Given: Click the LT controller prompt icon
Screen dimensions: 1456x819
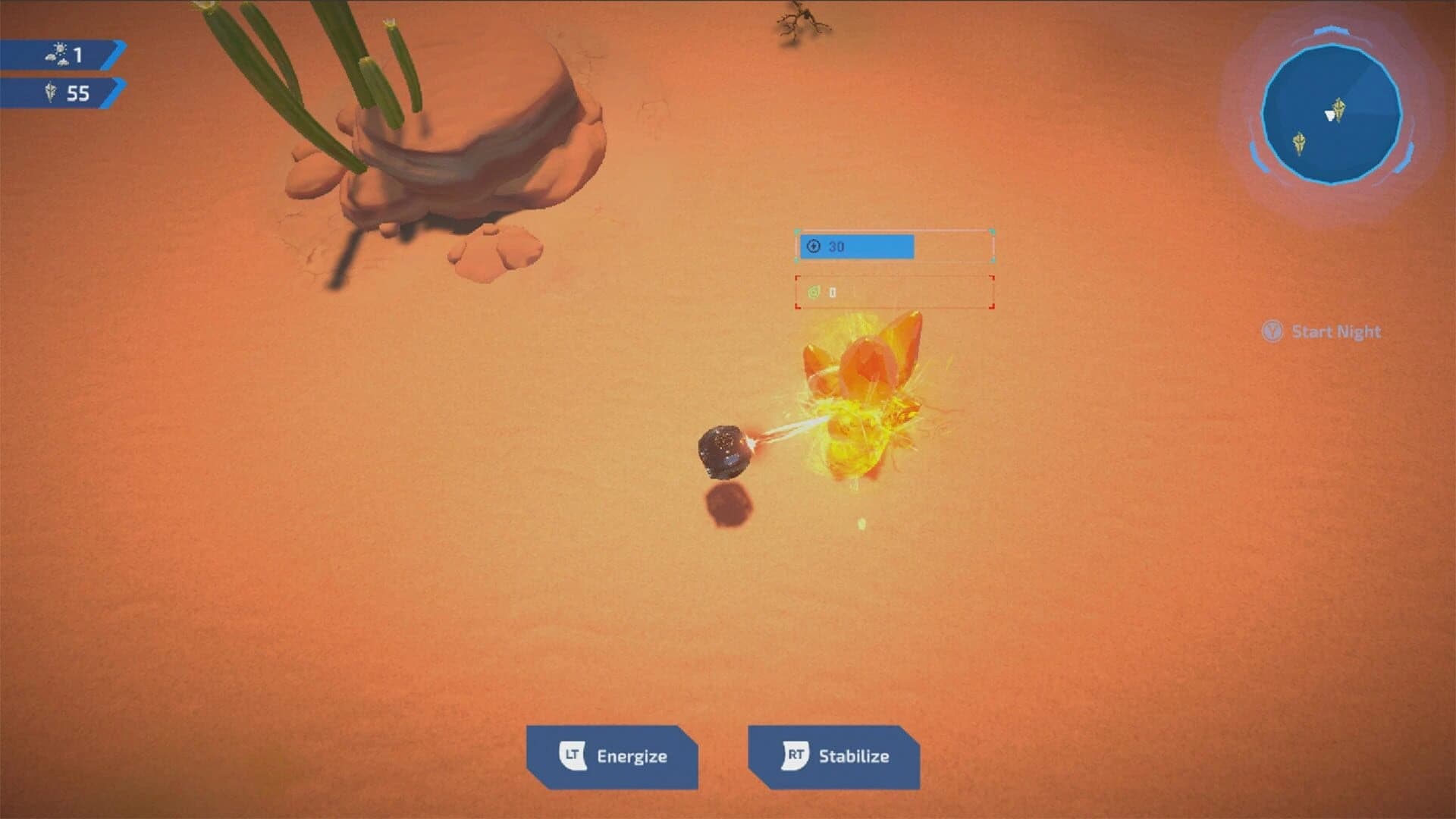Looking at the screenshot, I should click(573, 755).
